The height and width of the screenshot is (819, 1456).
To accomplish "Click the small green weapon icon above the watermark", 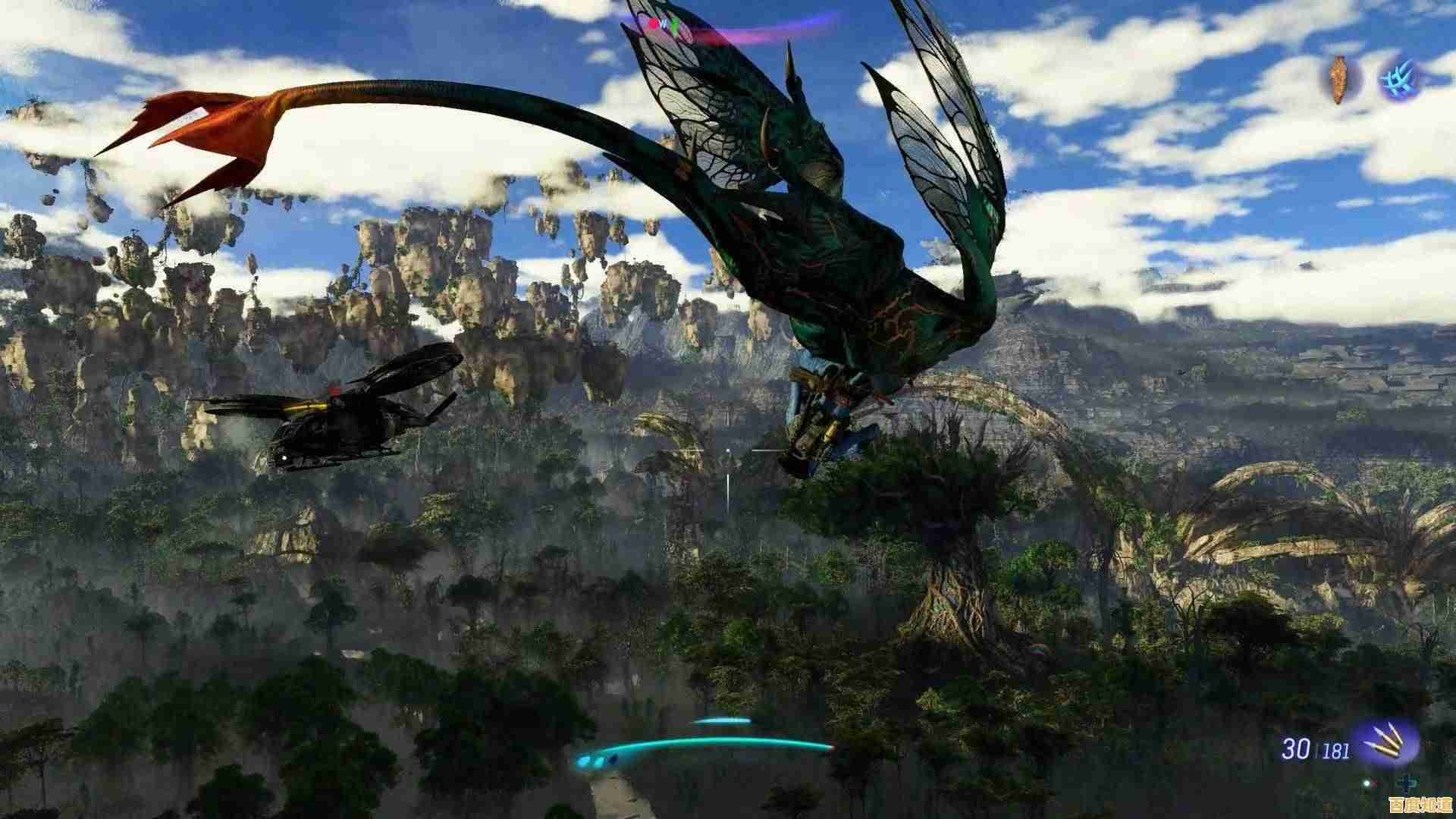I will (x=1407, y=783).
